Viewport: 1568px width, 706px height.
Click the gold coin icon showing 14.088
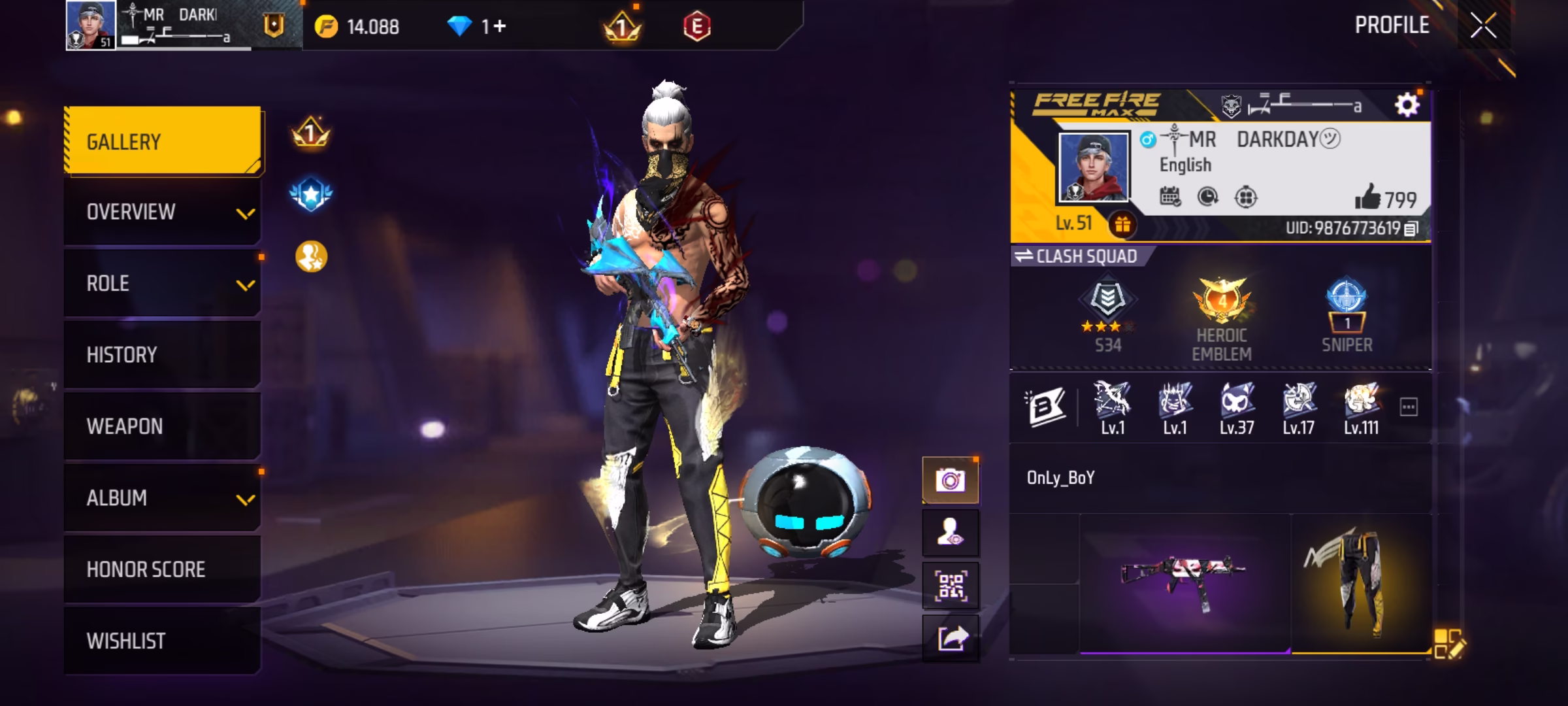click(x=329, y=26)
